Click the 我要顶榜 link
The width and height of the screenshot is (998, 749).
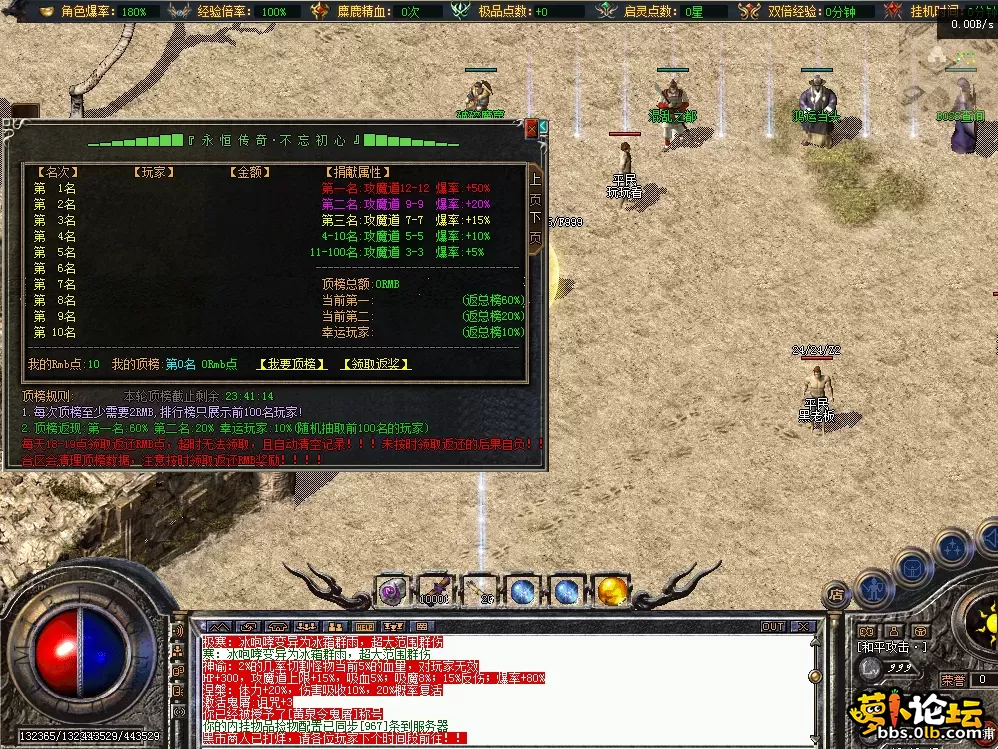click(x=292, y=364)
